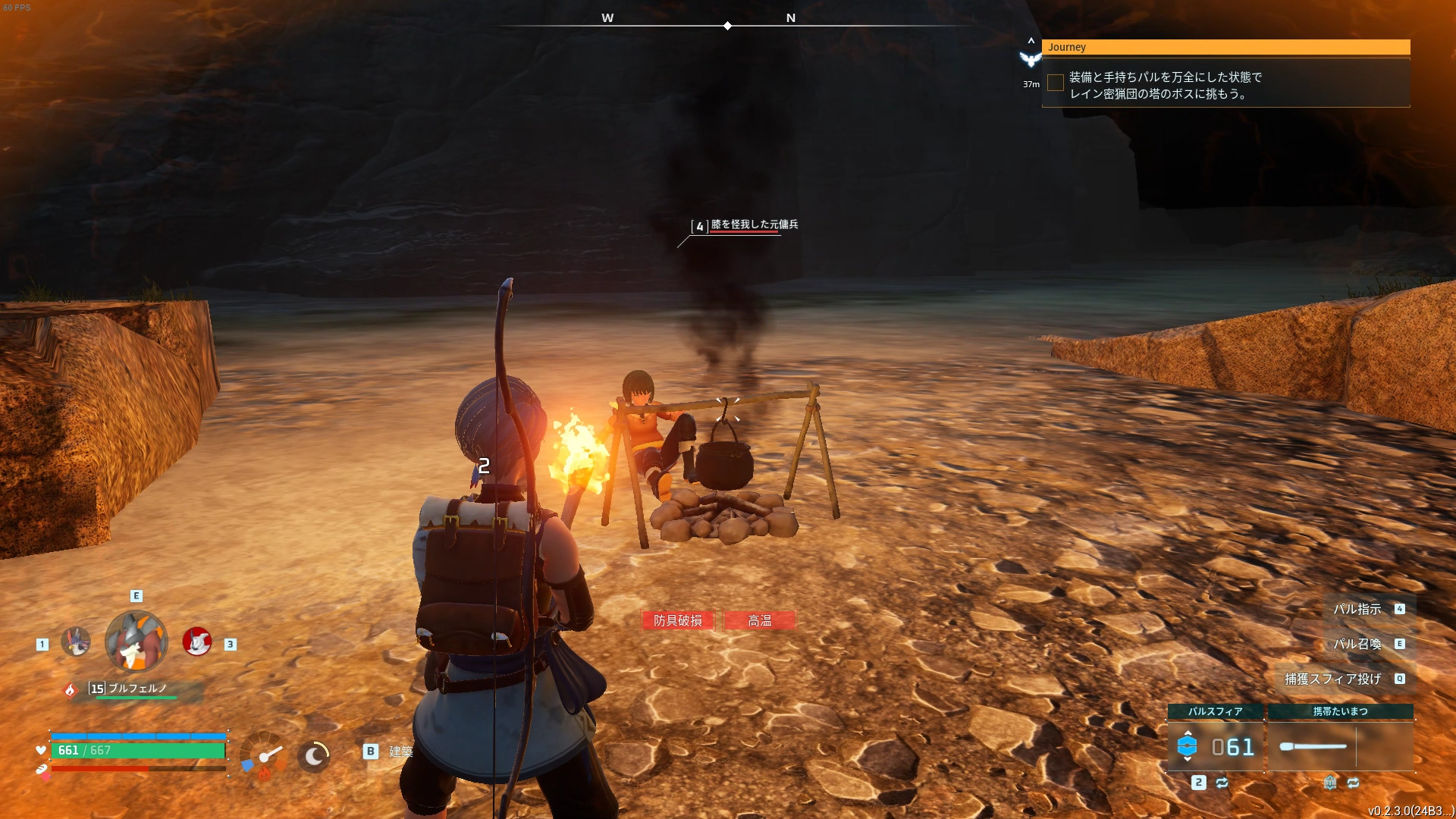
Task: Click the crescent moon time icon
Action: click(314, 755)
